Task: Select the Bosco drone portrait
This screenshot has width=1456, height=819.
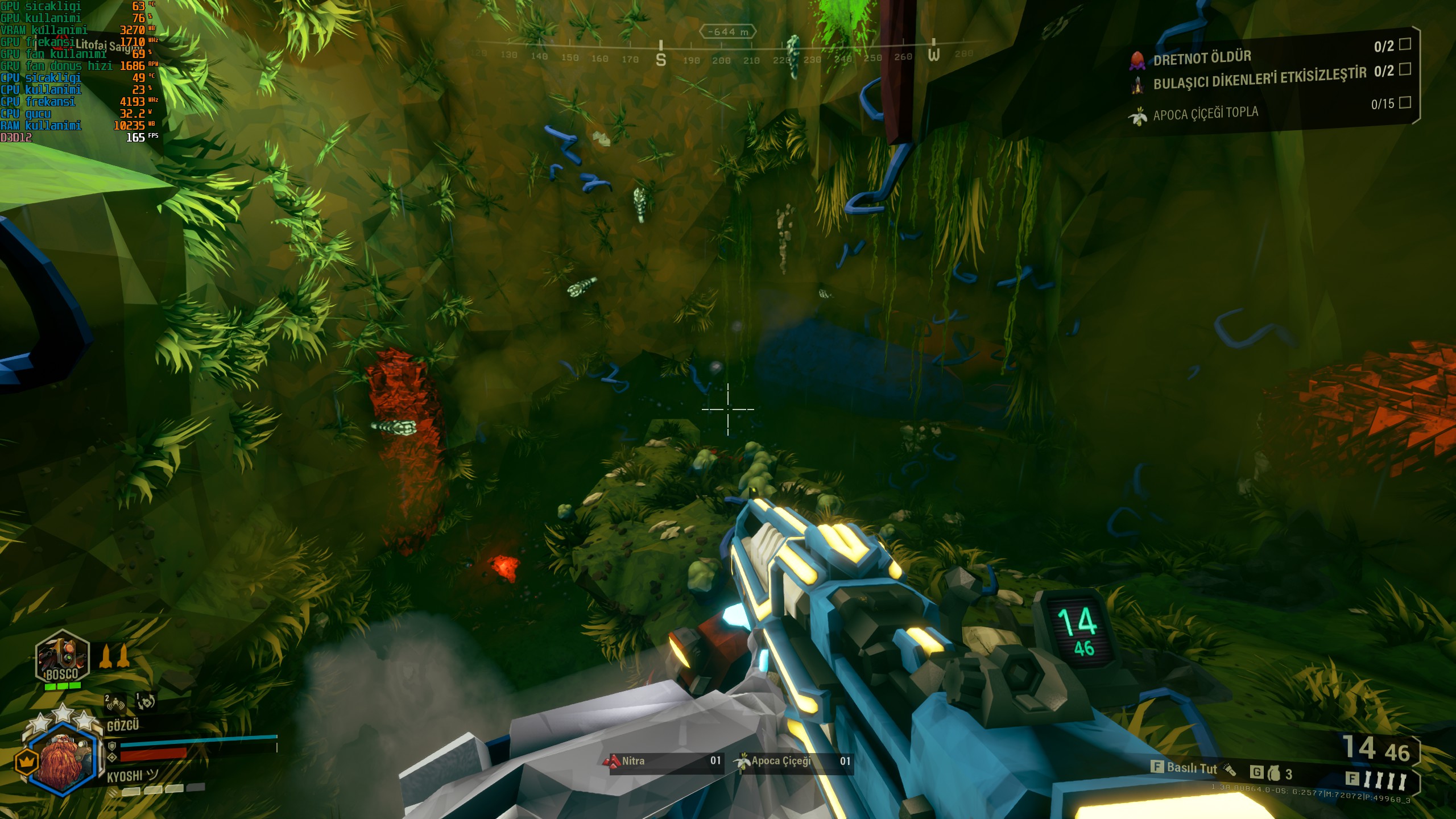Action: (61, 658)
